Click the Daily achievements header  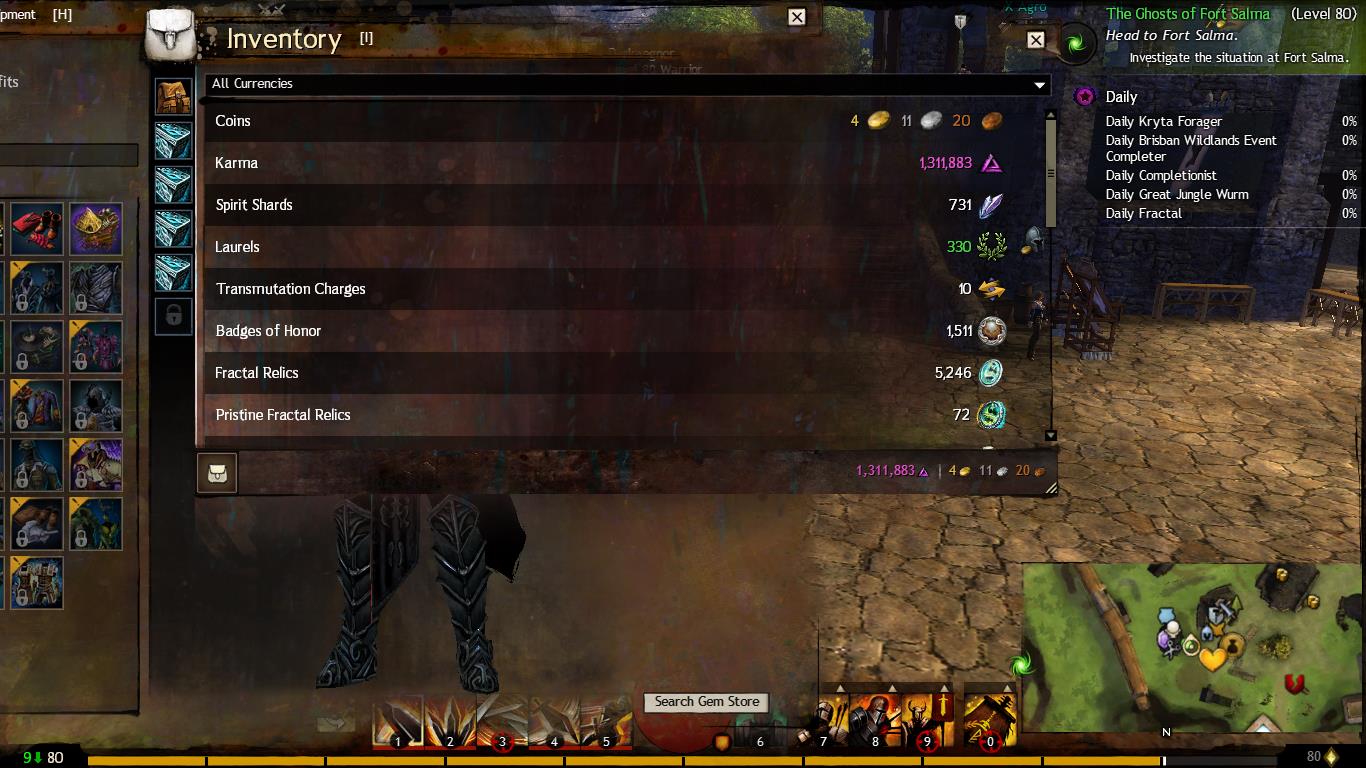coord(1121,97)
